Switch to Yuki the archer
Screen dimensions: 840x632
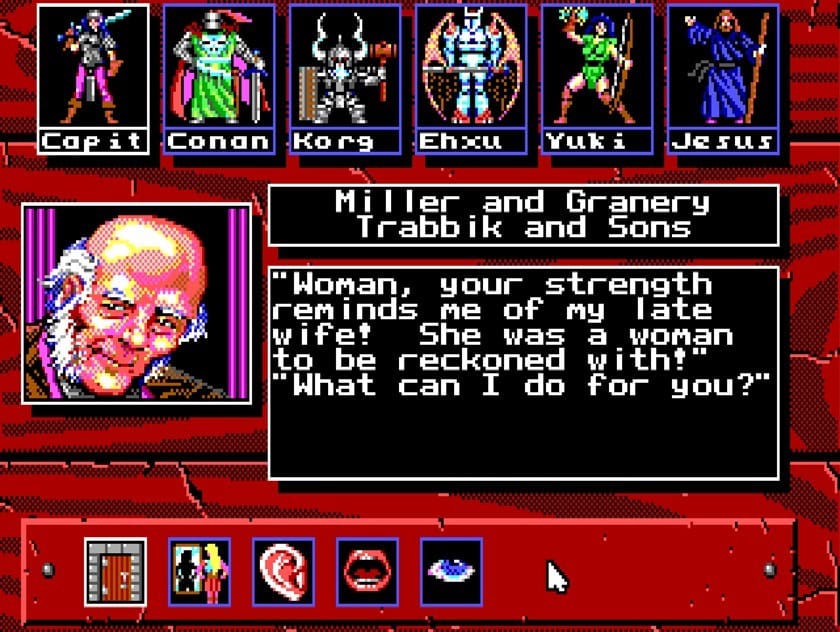(597, 70)
